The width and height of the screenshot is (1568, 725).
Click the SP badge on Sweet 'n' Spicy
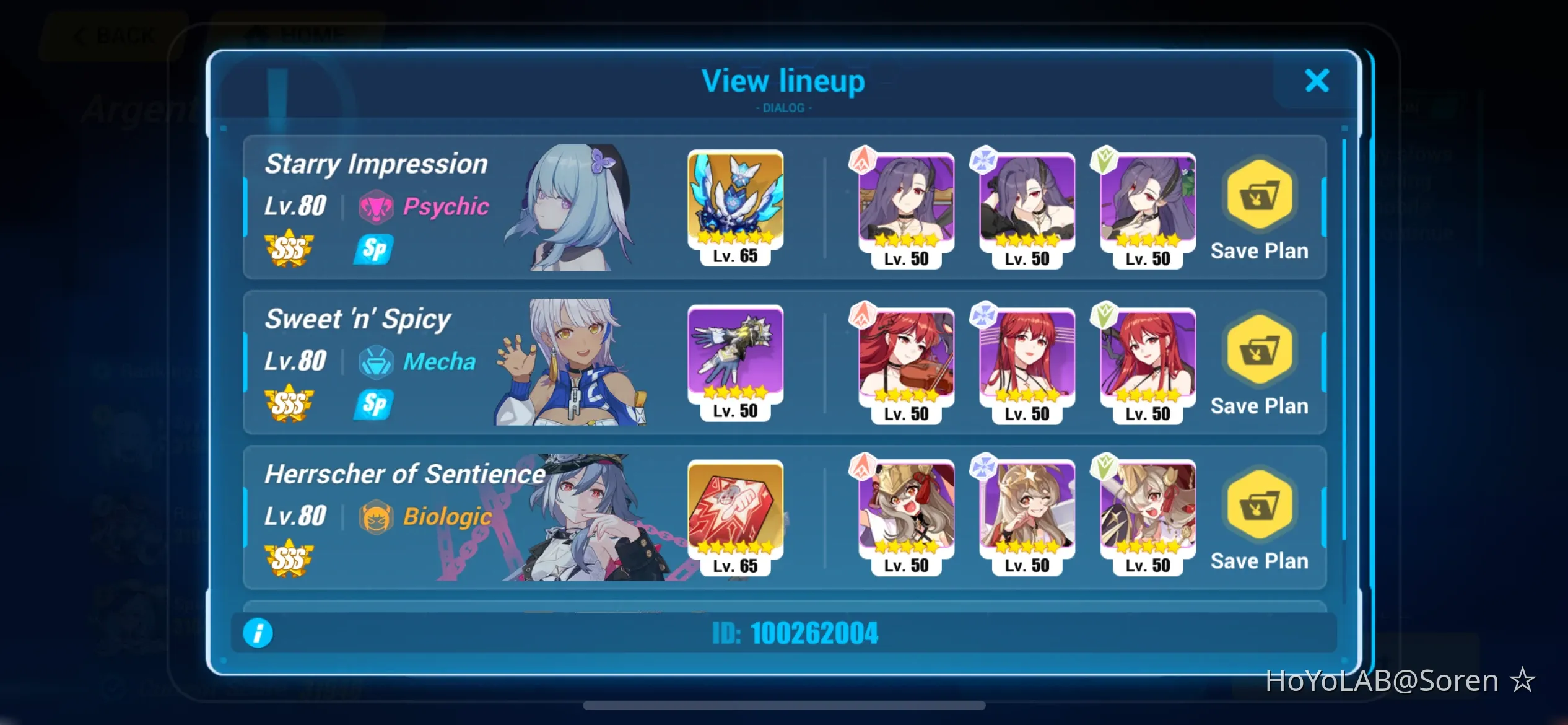click(373, 405)
